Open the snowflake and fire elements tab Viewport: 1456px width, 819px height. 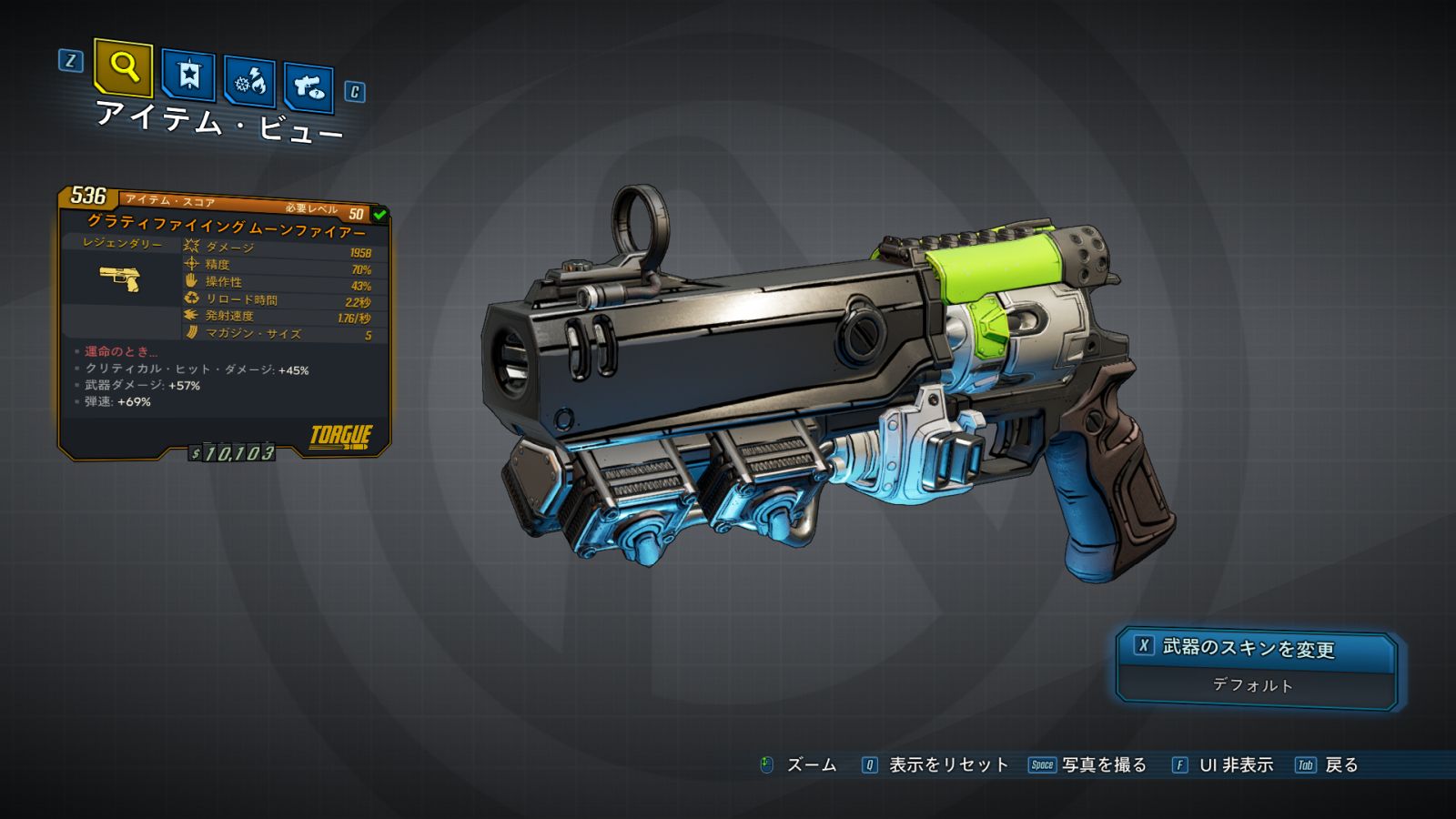click(250, 82)
